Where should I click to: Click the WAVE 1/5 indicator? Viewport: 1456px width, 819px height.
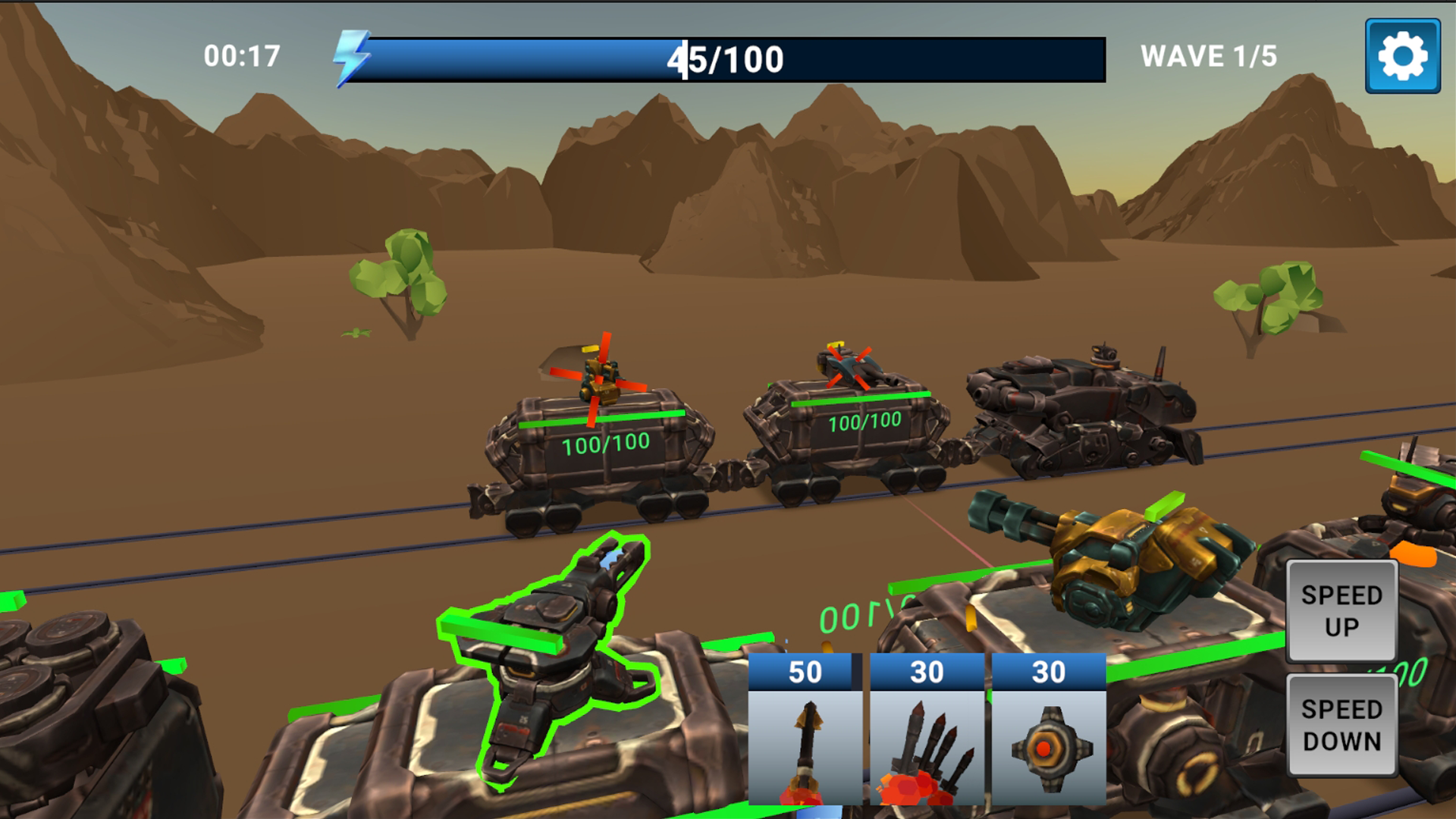[1209, 55]
